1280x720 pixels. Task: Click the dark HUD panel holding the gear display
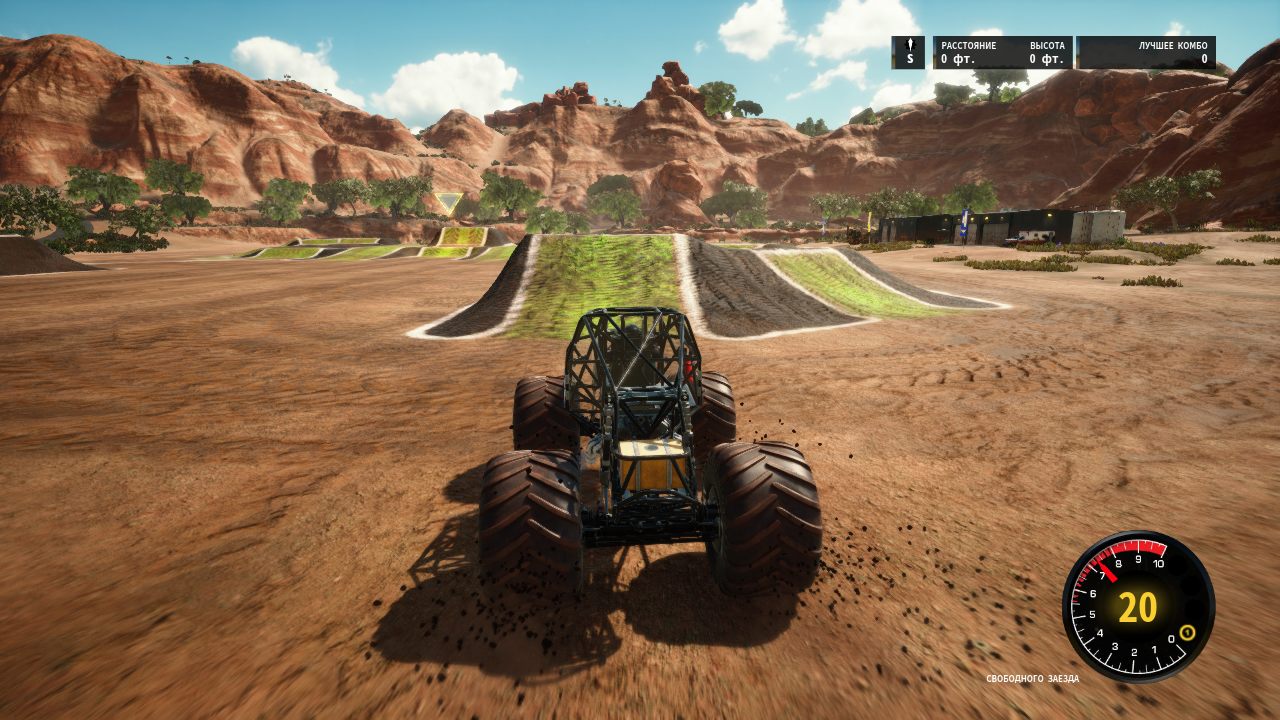tap(909, 52)
